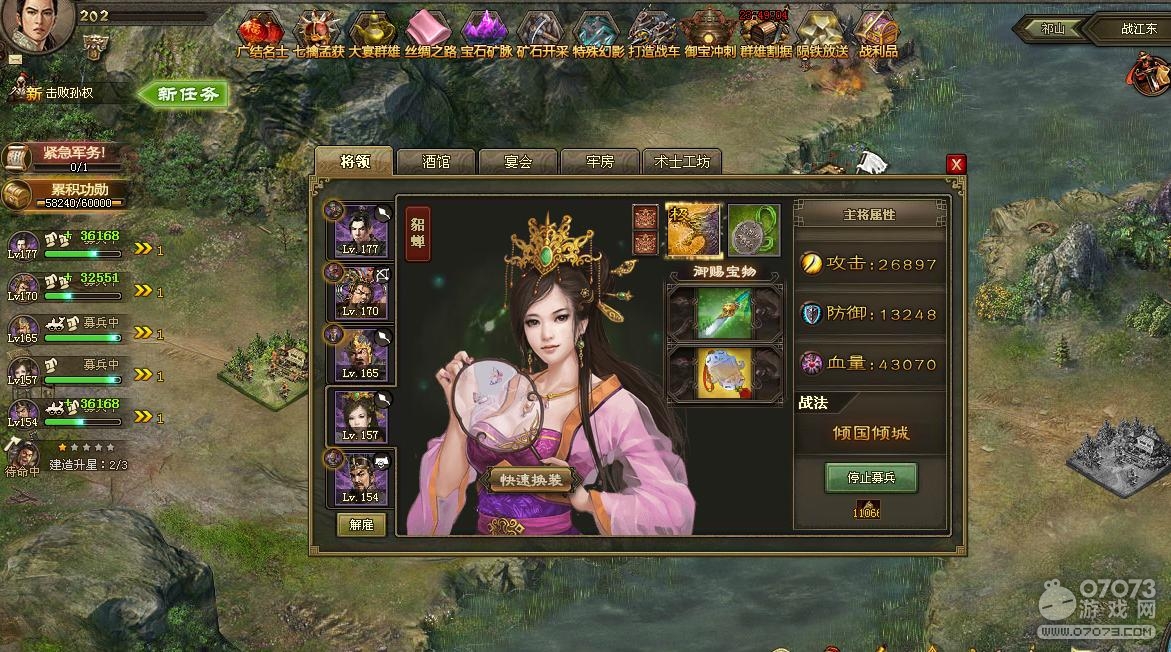Viewport: 1171px width, 652px height.
Task: Close the general panel with red X
Action: 956,164
